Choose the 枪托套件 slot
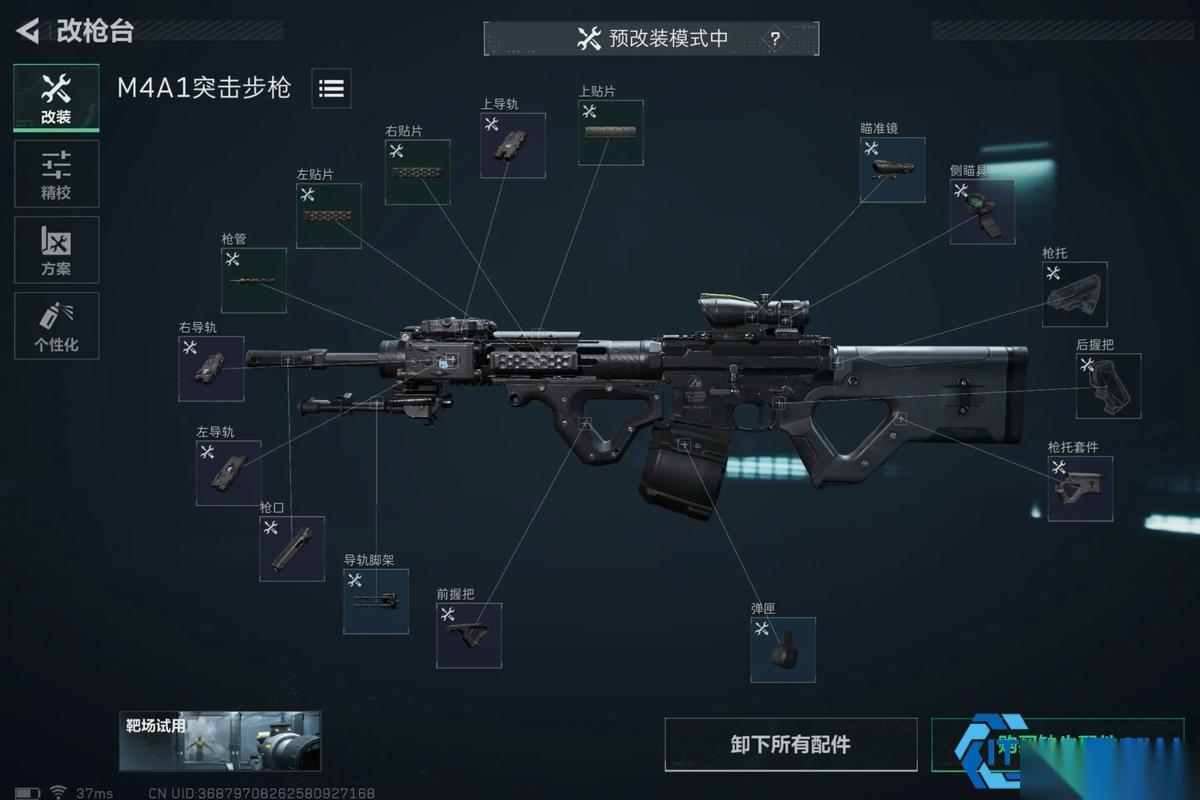The height and width of the screenshot is (800, 1200). (x=1080, y=488)
